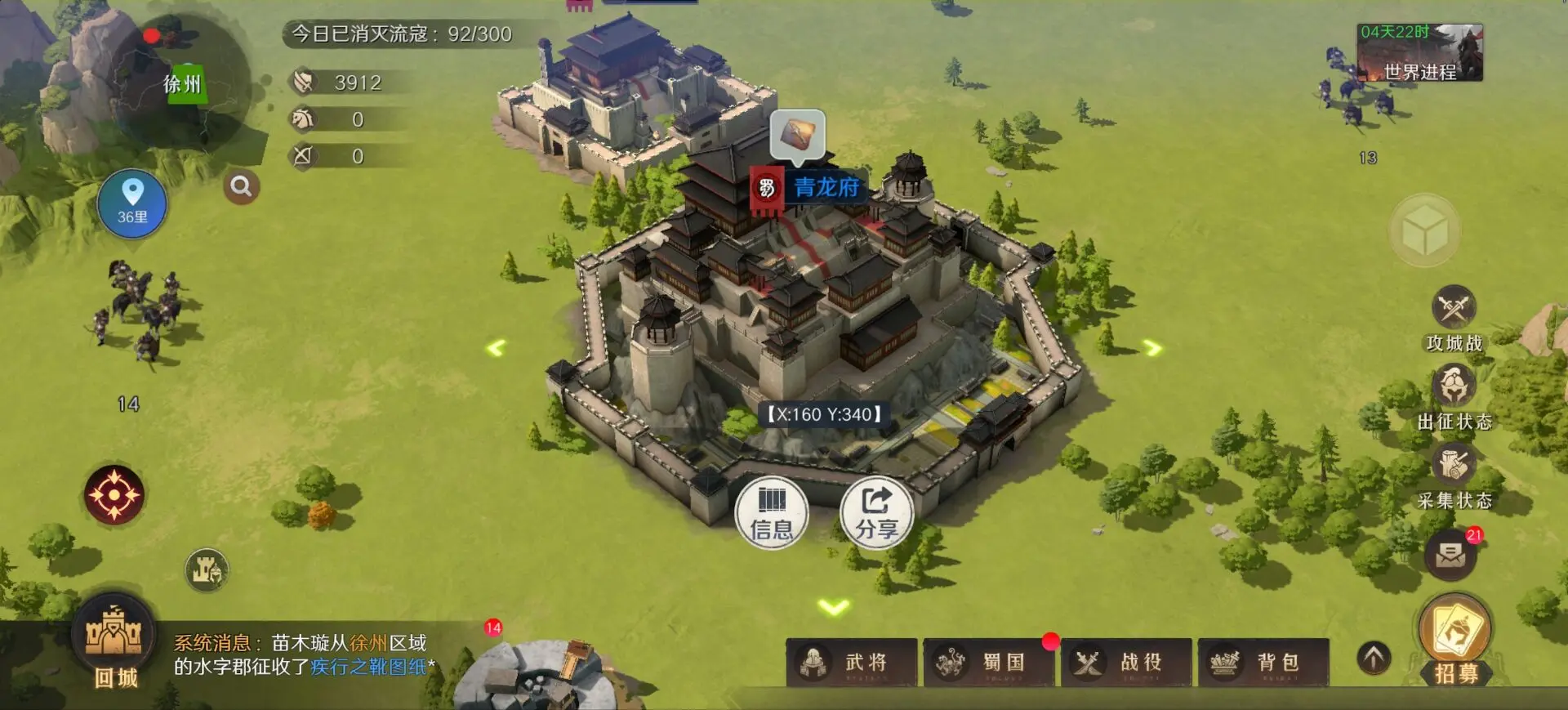
Task: View 世界进程 world progress
Action: [x=1419, y=54]
